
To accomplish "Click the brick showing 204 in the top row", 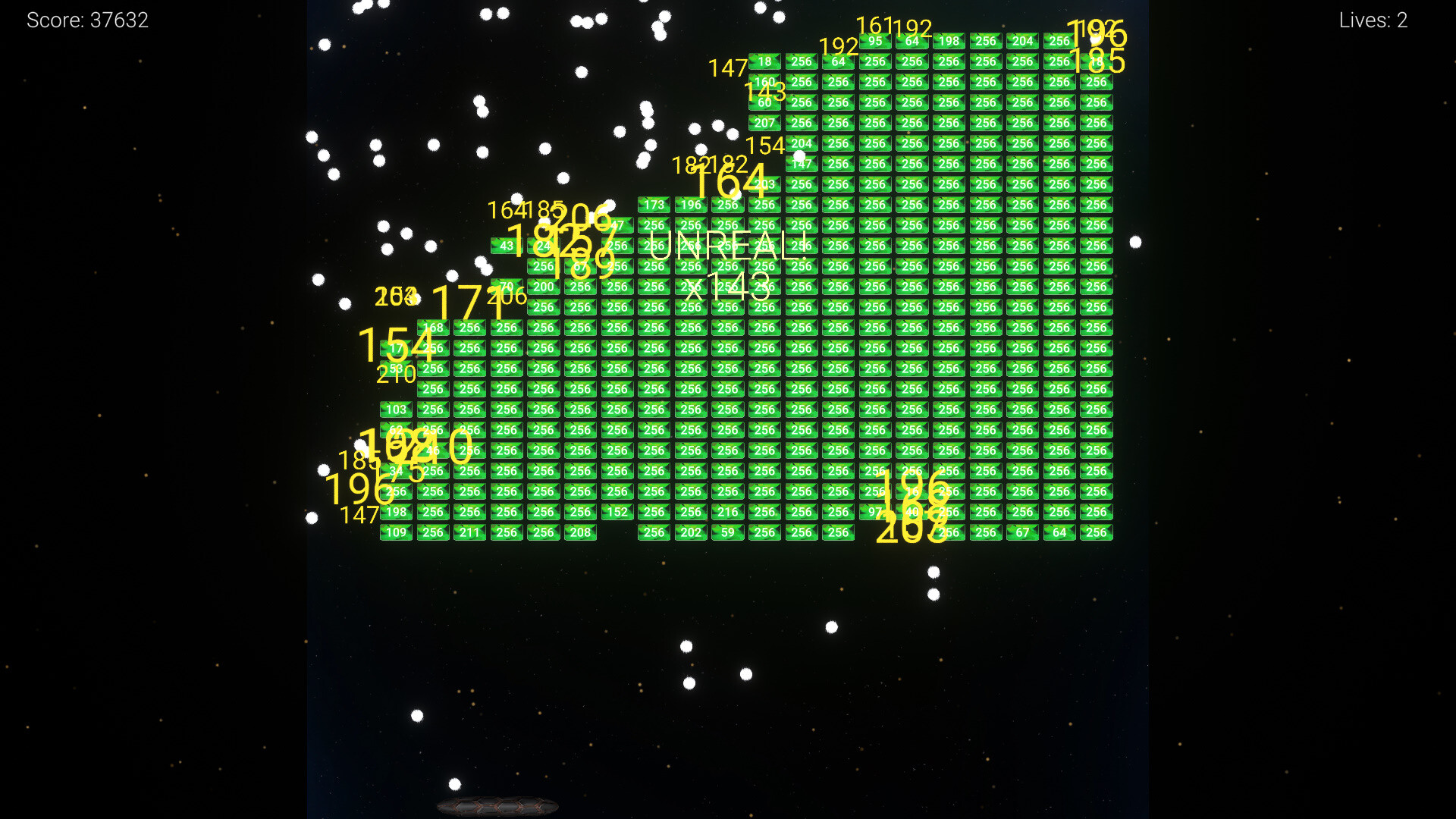I will 1023,41.
